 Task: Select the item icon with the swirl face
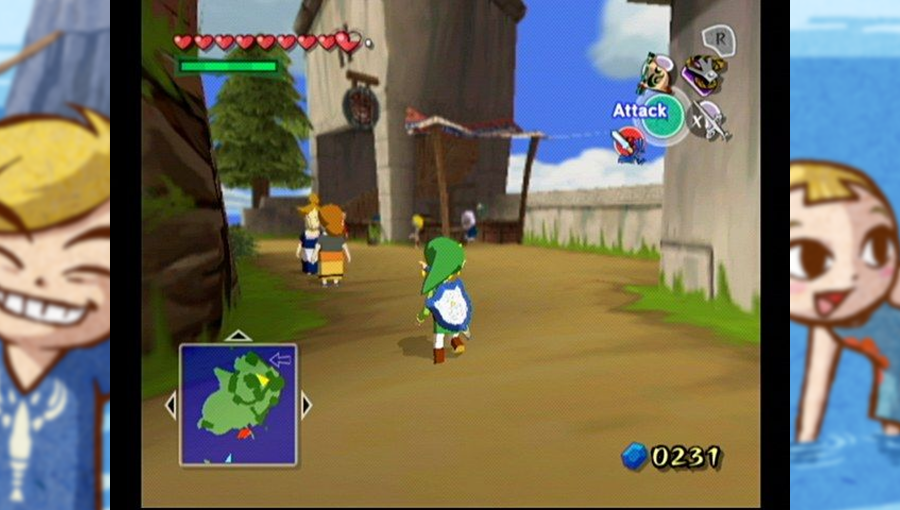656,72
